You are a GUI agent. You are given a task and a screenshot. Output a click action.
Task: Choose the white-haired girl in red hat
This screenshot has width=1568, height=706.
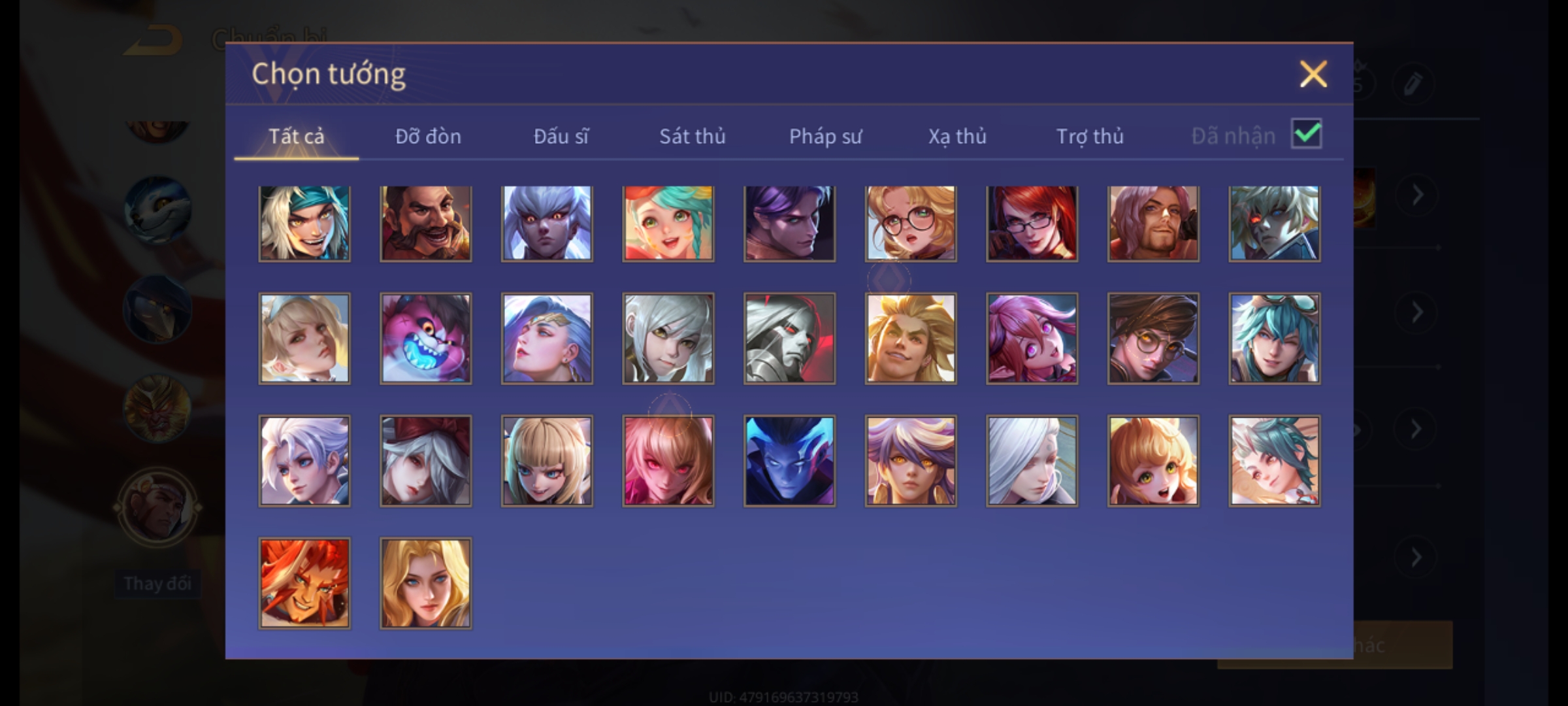tap(425, 461)
